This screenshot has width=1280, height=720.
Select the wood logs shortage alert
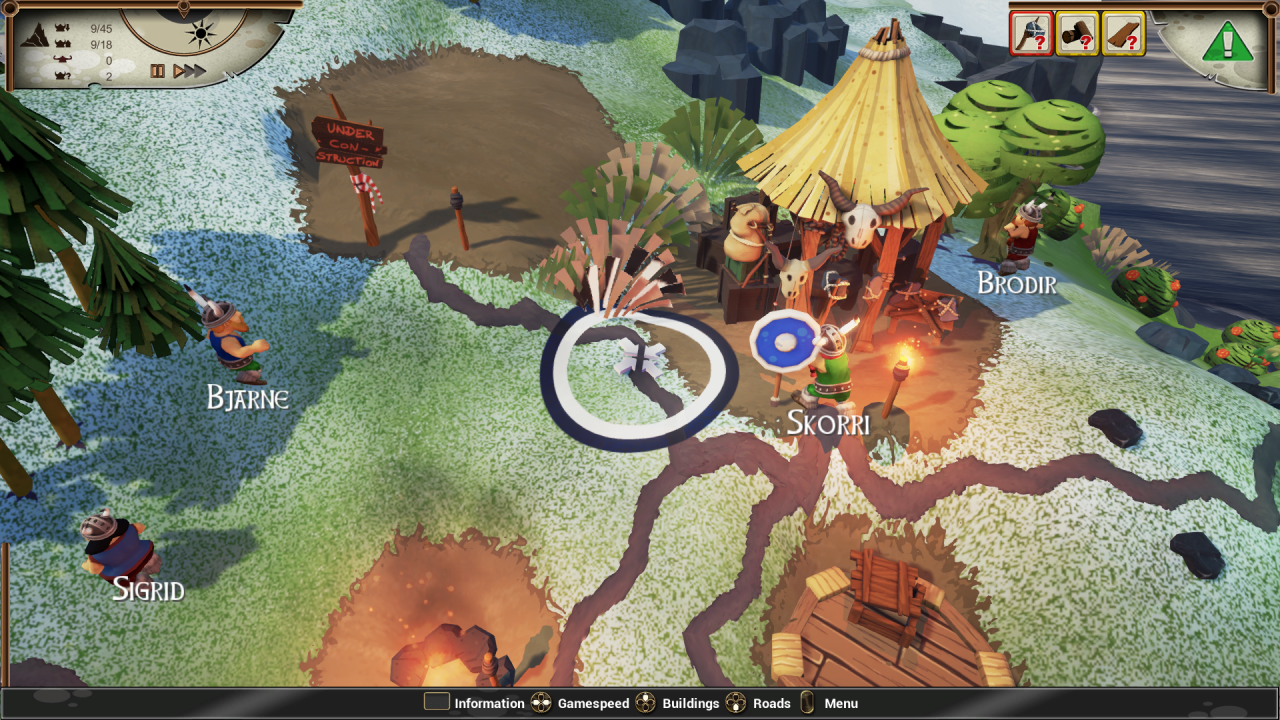1077,34
